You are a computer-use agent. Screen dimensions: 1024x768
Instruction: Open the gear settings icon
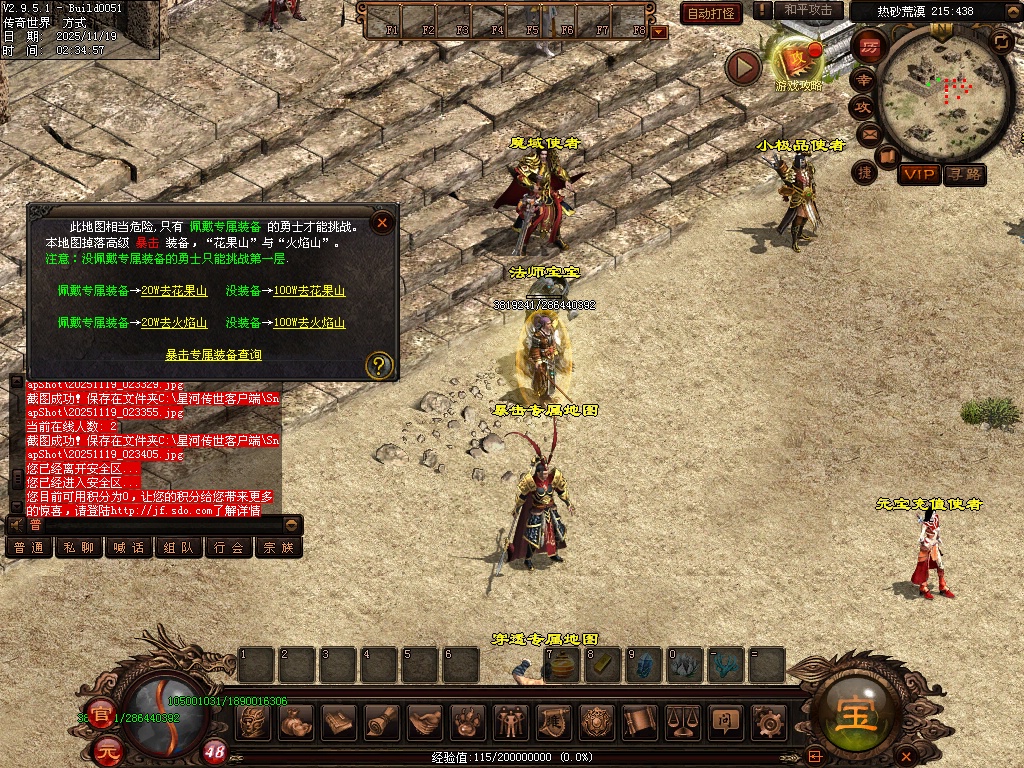769,721
